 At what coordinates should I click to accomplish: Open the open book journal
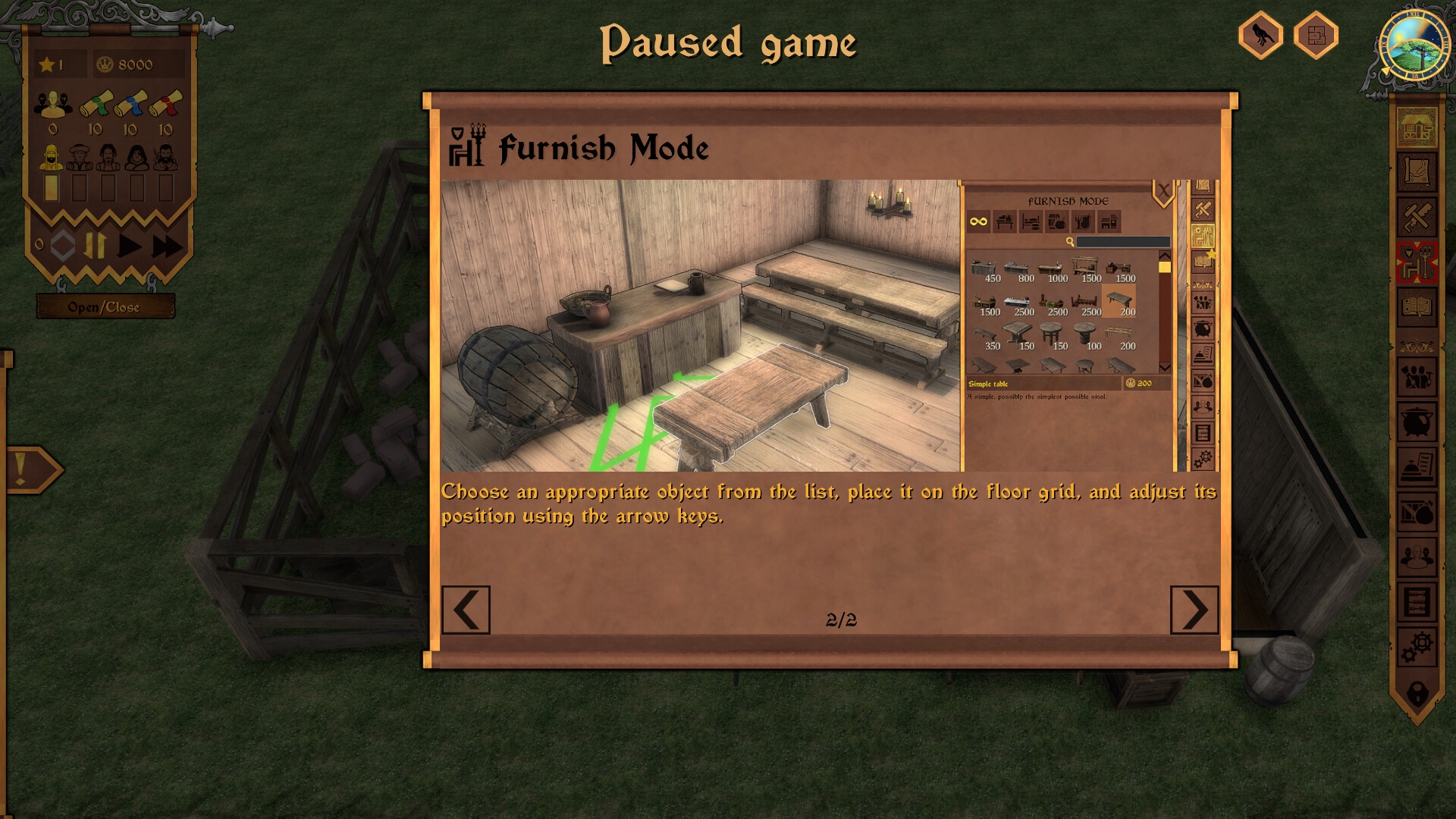1417,307
